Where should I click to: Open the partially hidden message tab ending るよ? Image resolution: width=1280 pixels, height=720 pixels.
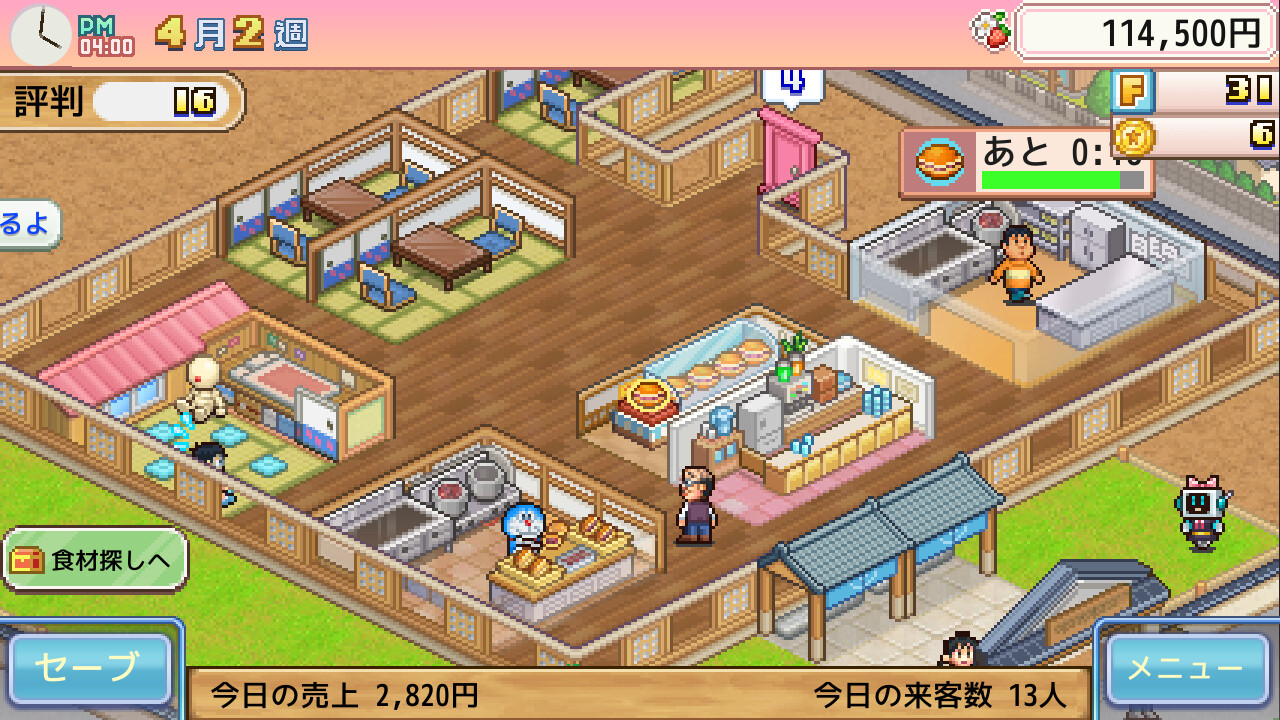click(x=28, y=224)
